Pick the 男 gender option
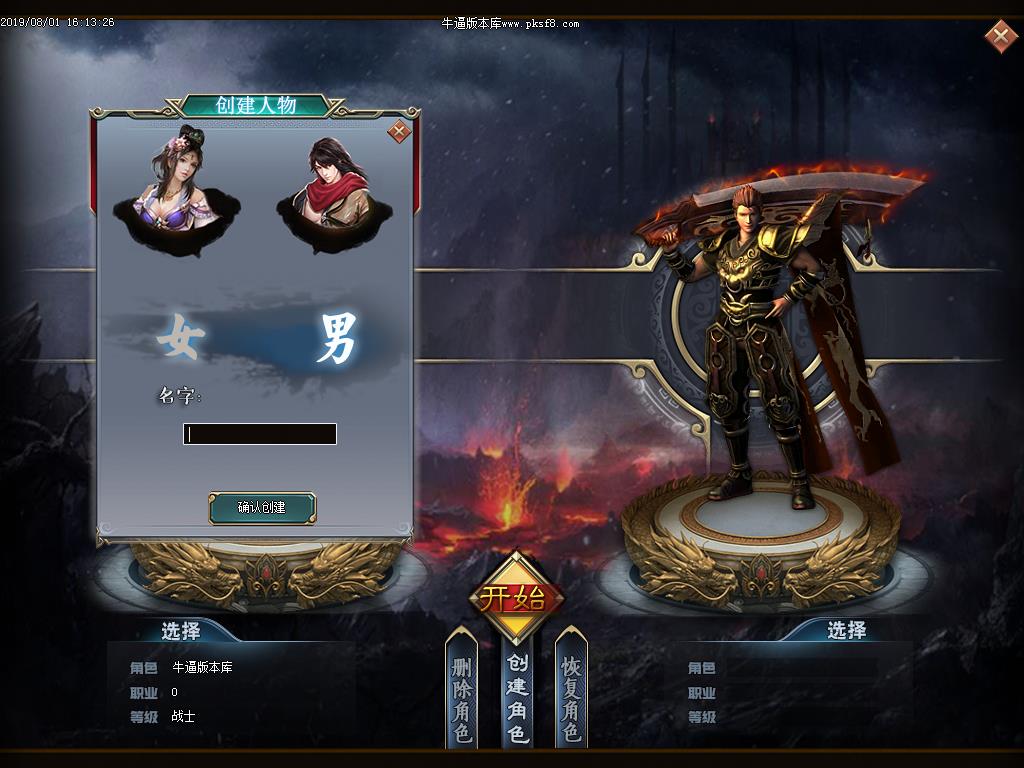The width and height of the screenshot is (1024, 768). coord(335,339)
